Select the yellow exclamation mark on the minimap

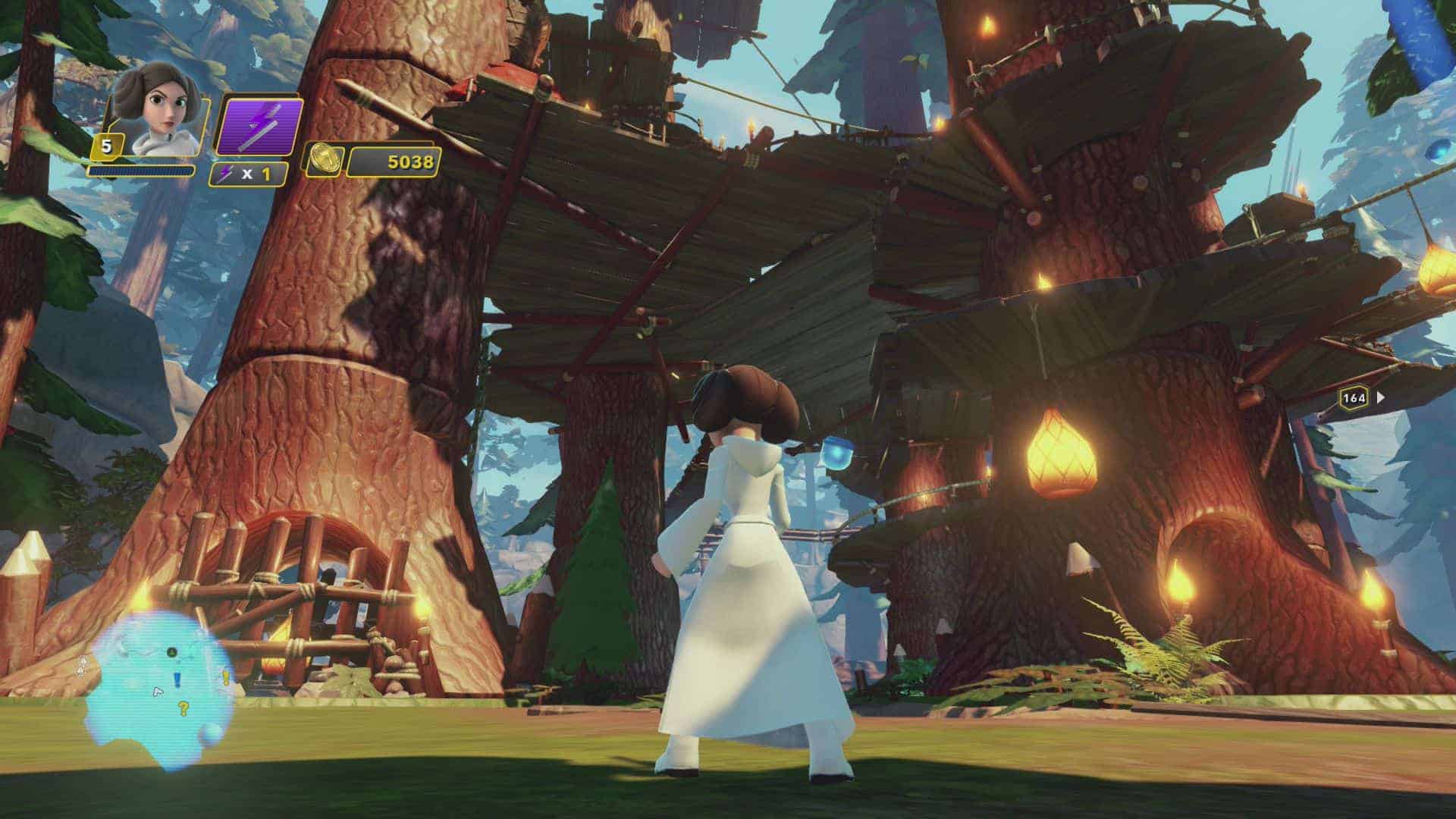point(224,679)
